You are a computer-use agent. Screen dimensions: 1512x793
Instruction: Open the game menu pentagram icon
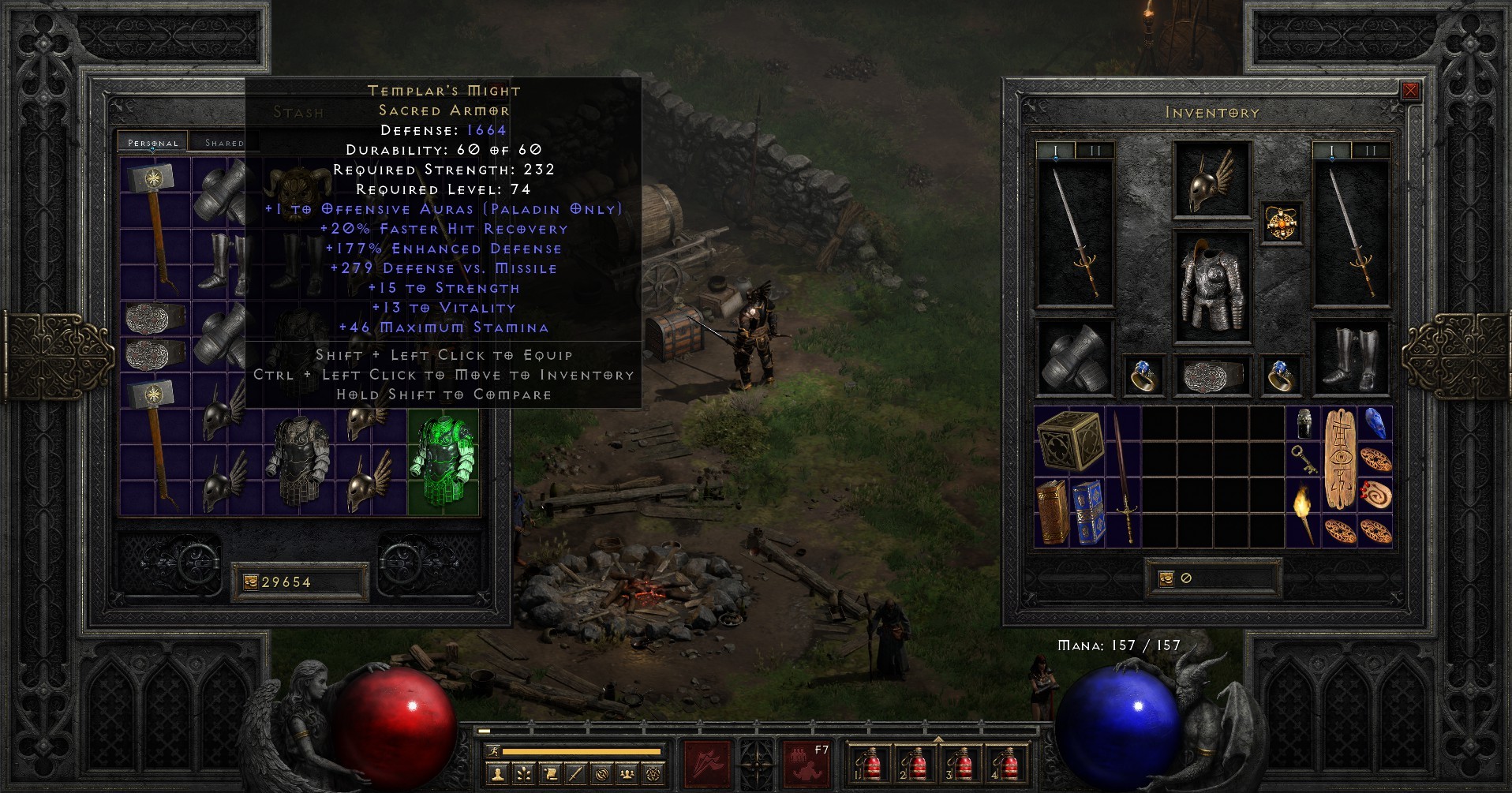coord(653,775)
